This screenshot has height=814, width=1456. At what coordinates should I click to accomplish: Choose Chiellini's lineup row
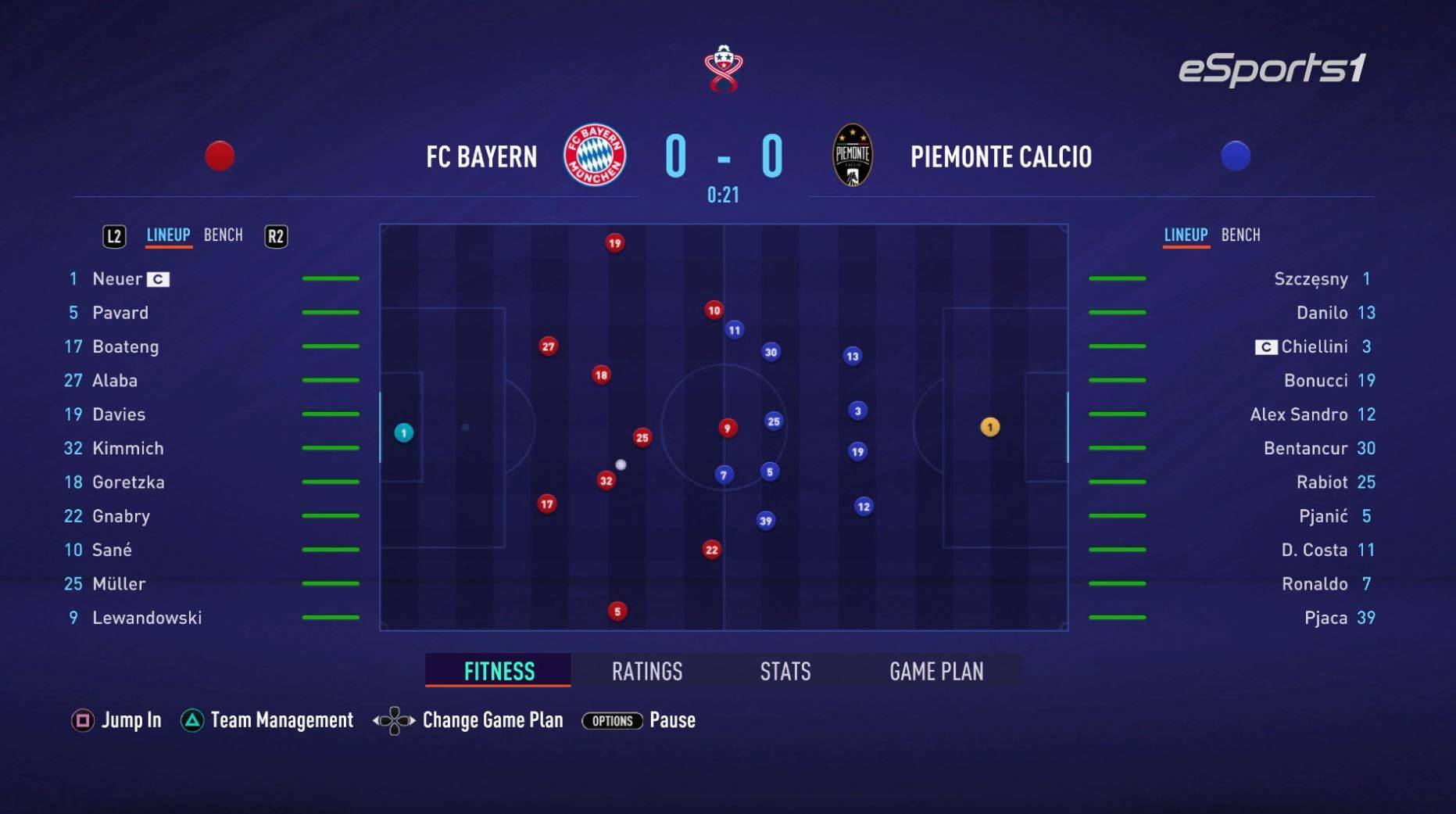point(1314,346)
